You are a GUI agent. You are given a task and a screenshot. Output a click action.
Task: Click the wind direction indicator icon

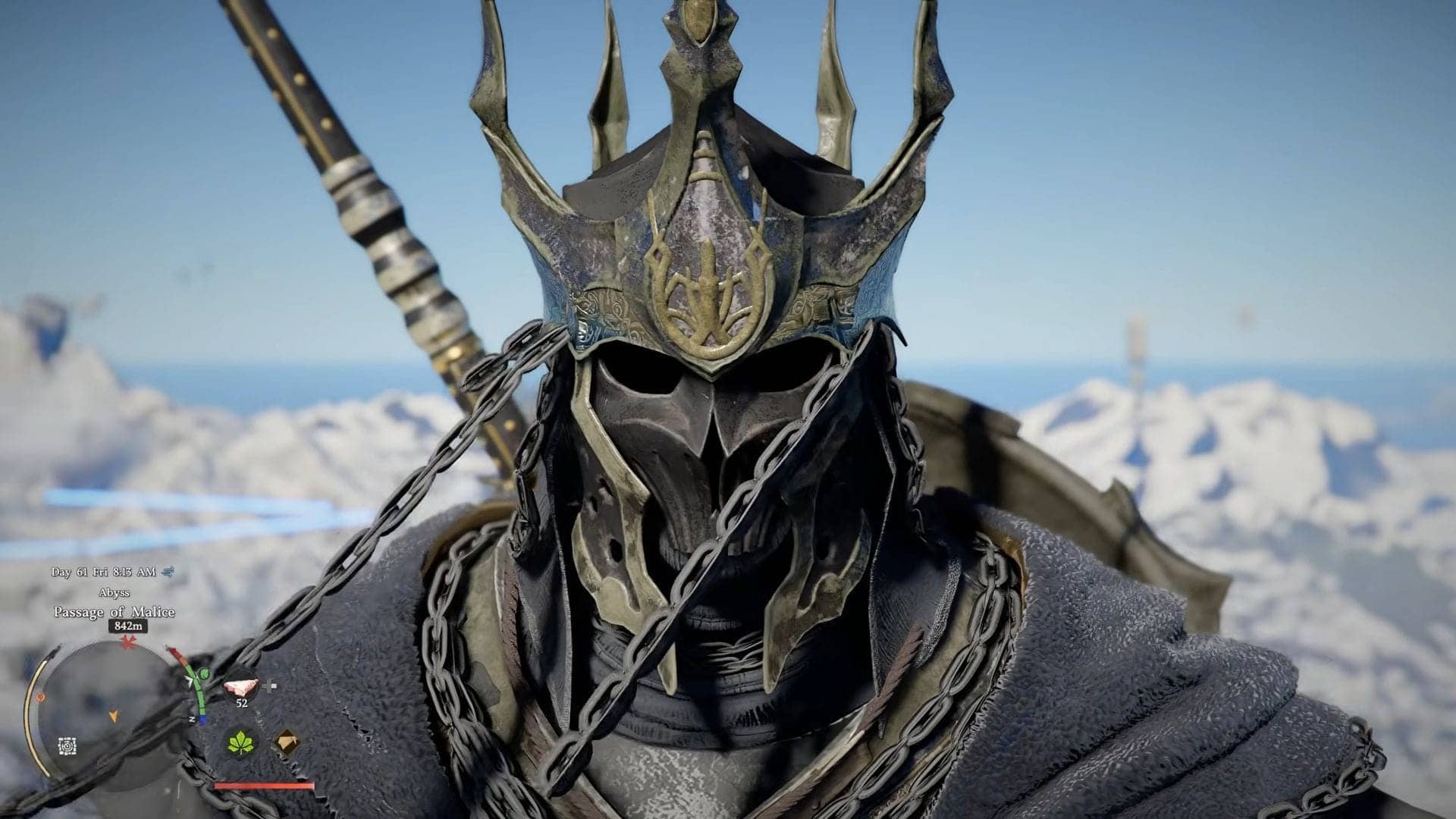168,572
